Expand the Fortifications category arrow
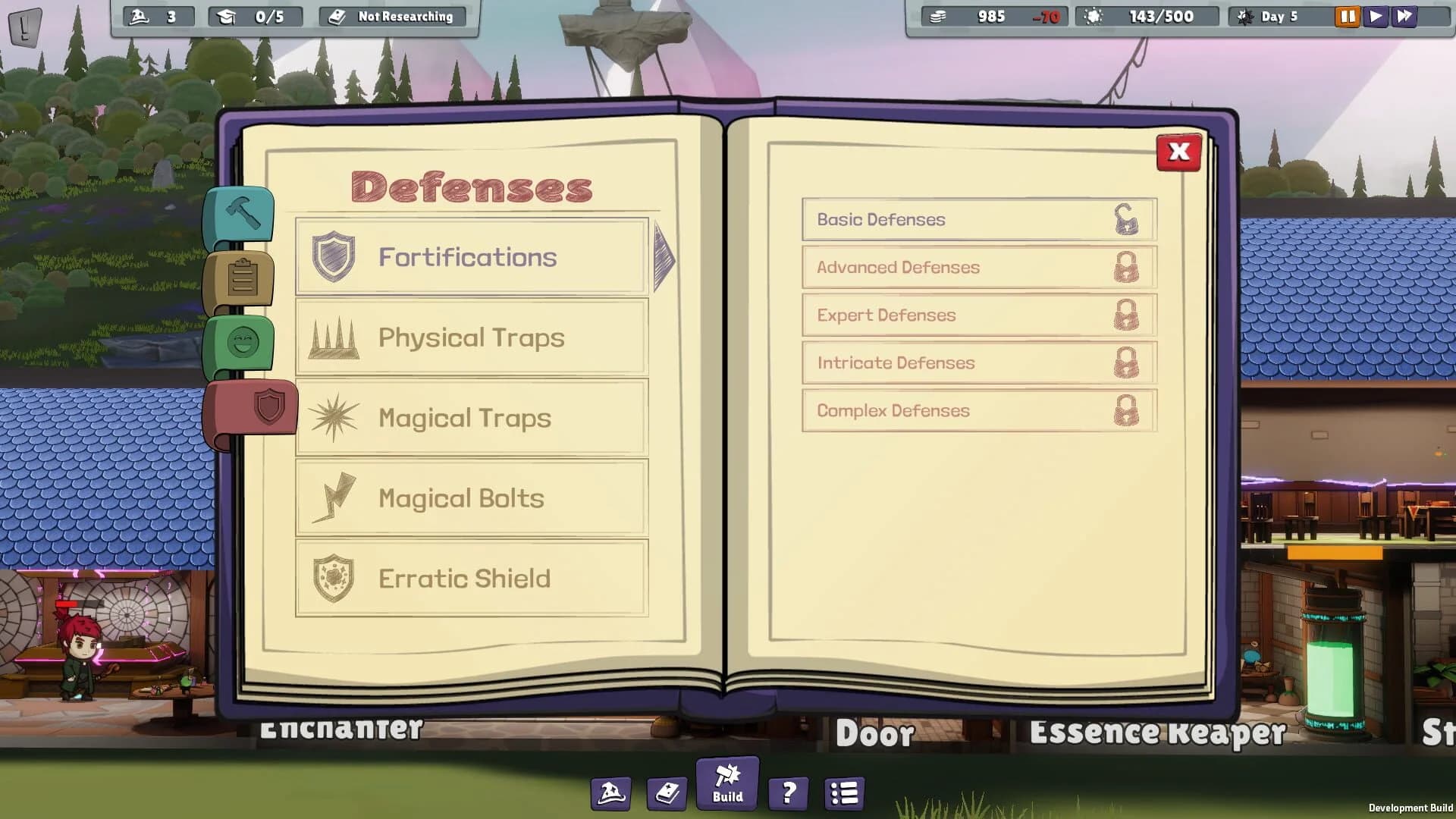Image resolution: width=1456 pixels, height=819 pixels. [661, 258]
